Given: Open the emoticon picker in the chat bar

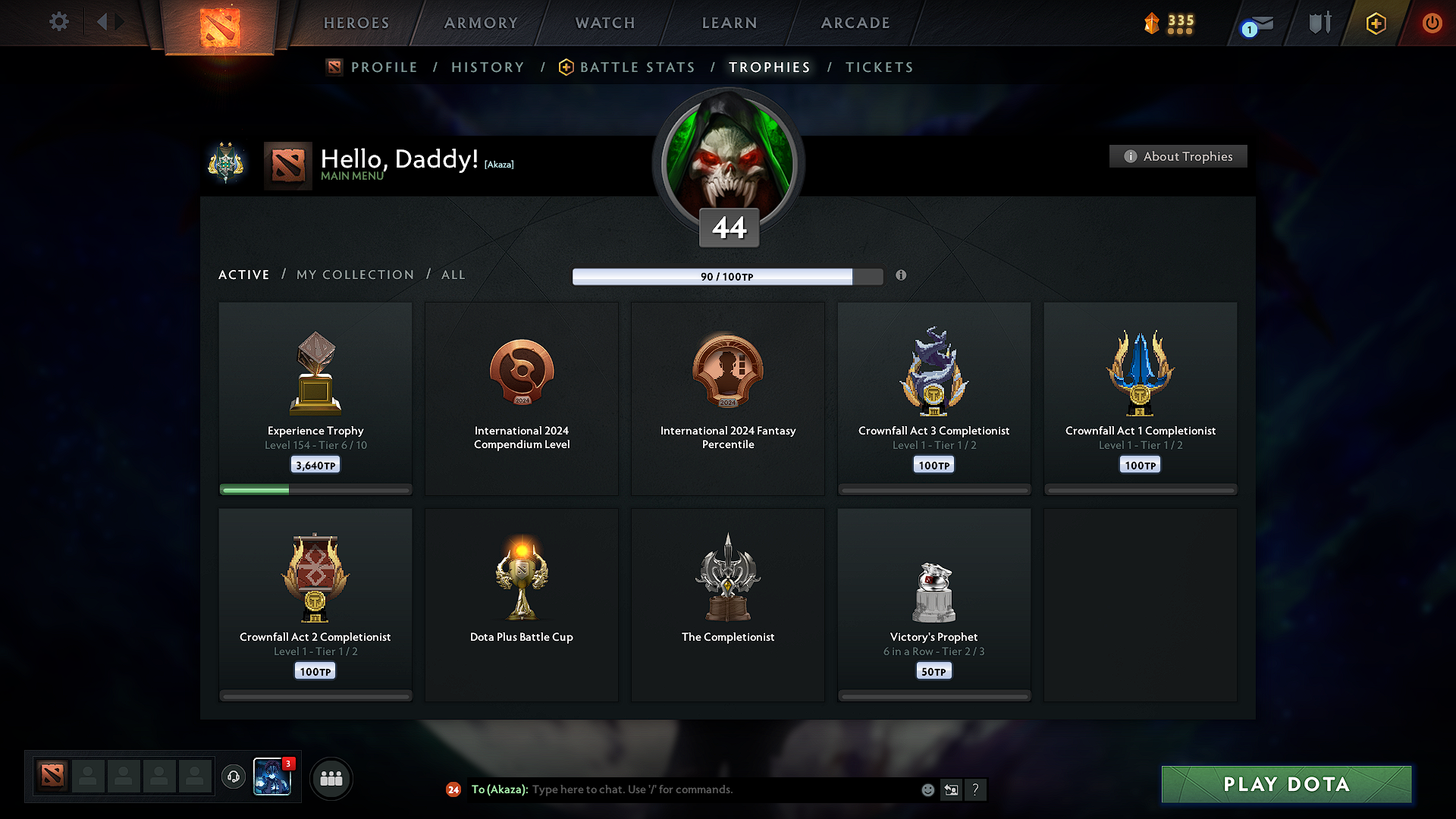Looking at the screenshot, I should point(927,789).
